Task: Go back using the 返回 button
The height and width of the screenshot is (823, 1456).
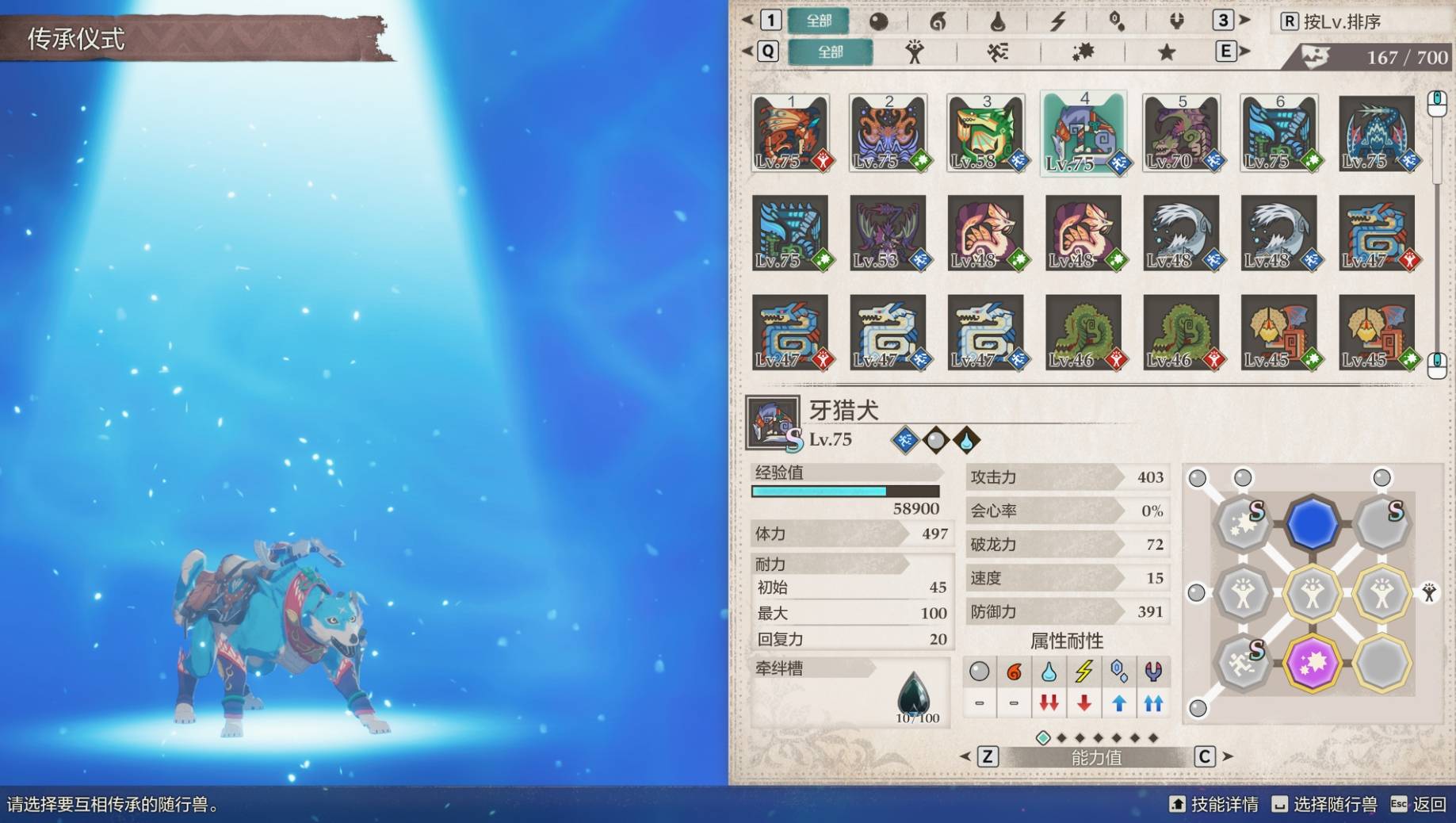Action: tap(1419, 805)
